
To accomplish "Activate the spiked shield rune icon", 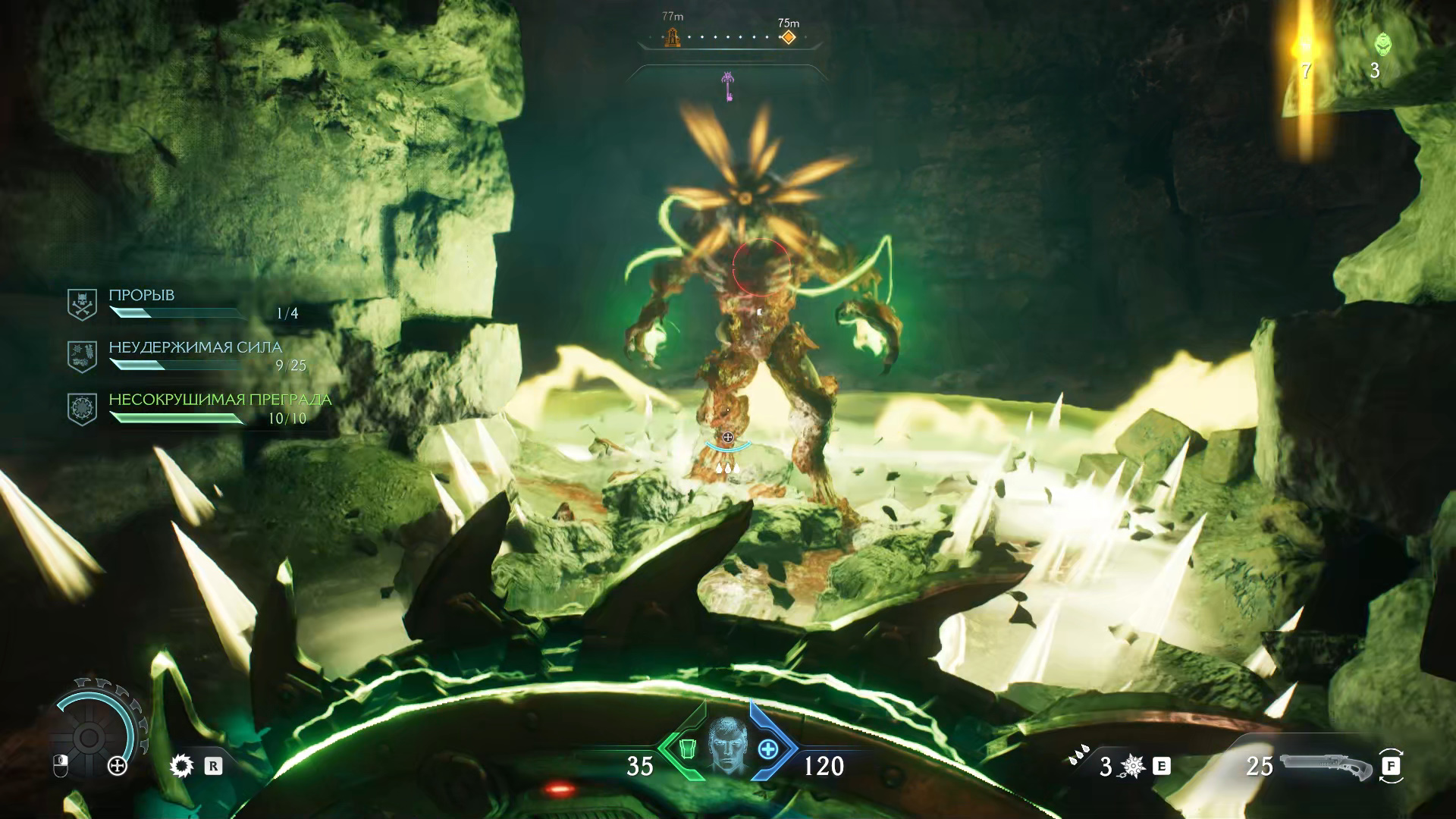I will pyautogui.click(x=181, y=767).
